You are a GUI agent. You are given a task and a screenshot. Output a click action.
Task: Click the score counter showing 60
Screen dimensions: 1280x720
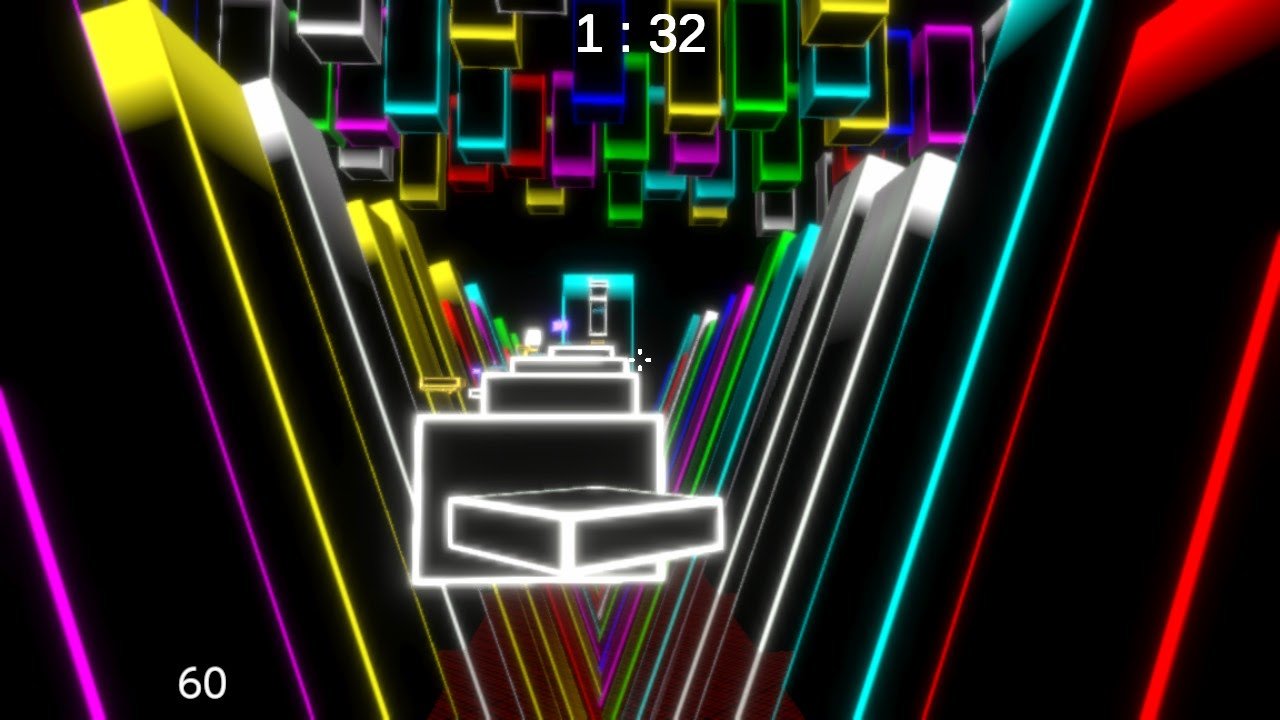(x=205, y=685)
